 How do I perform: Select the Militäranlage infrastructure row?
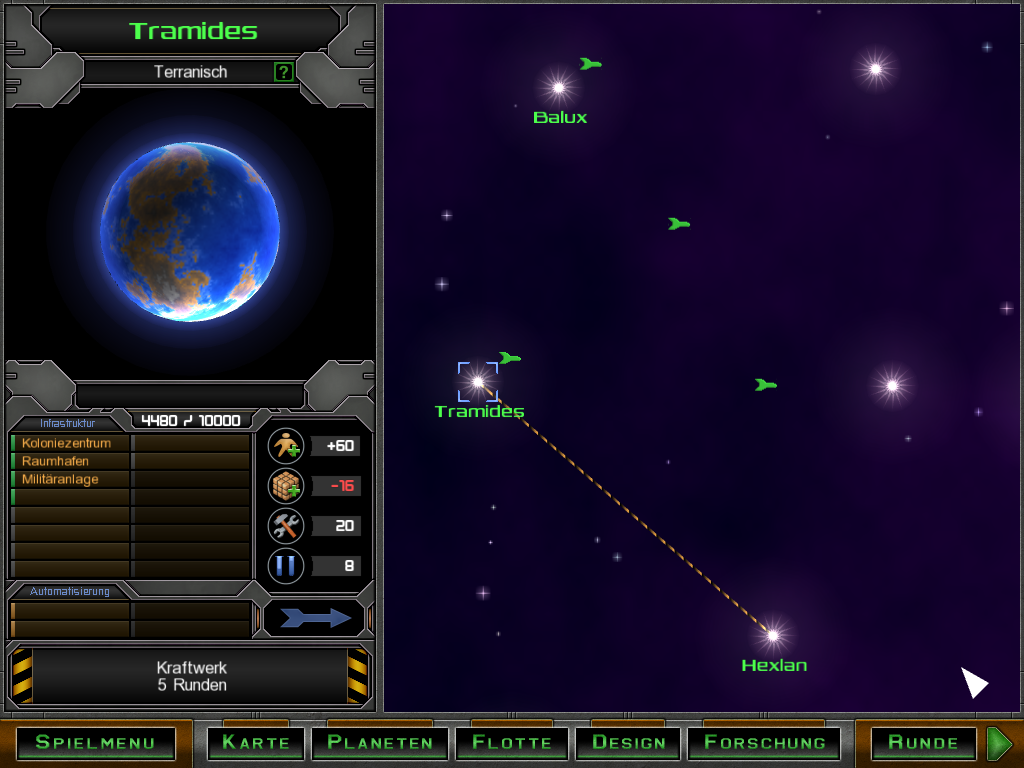(x=70, y=479)
